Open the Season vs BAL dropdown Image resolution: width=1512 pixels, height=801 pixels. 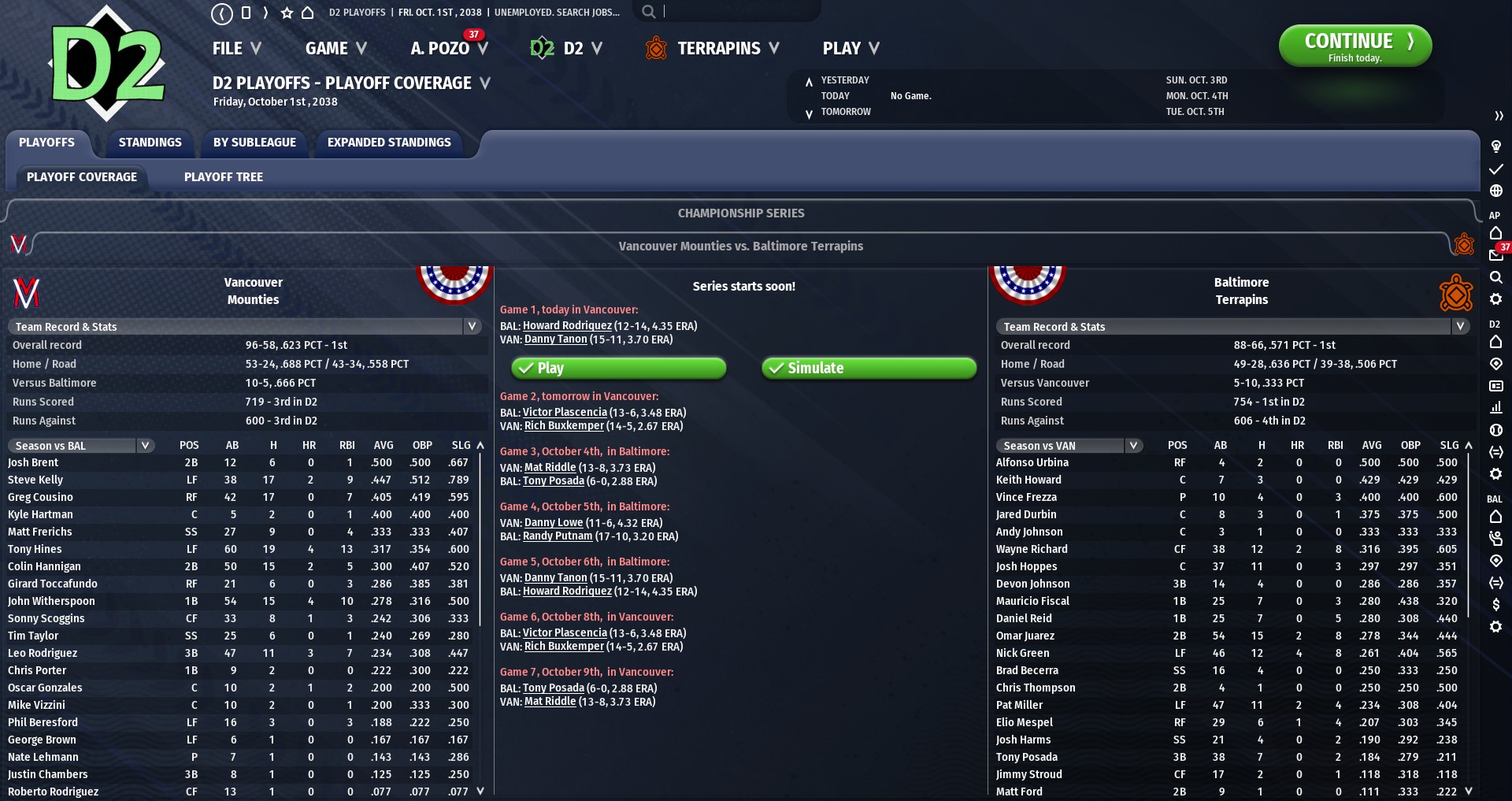81,446
